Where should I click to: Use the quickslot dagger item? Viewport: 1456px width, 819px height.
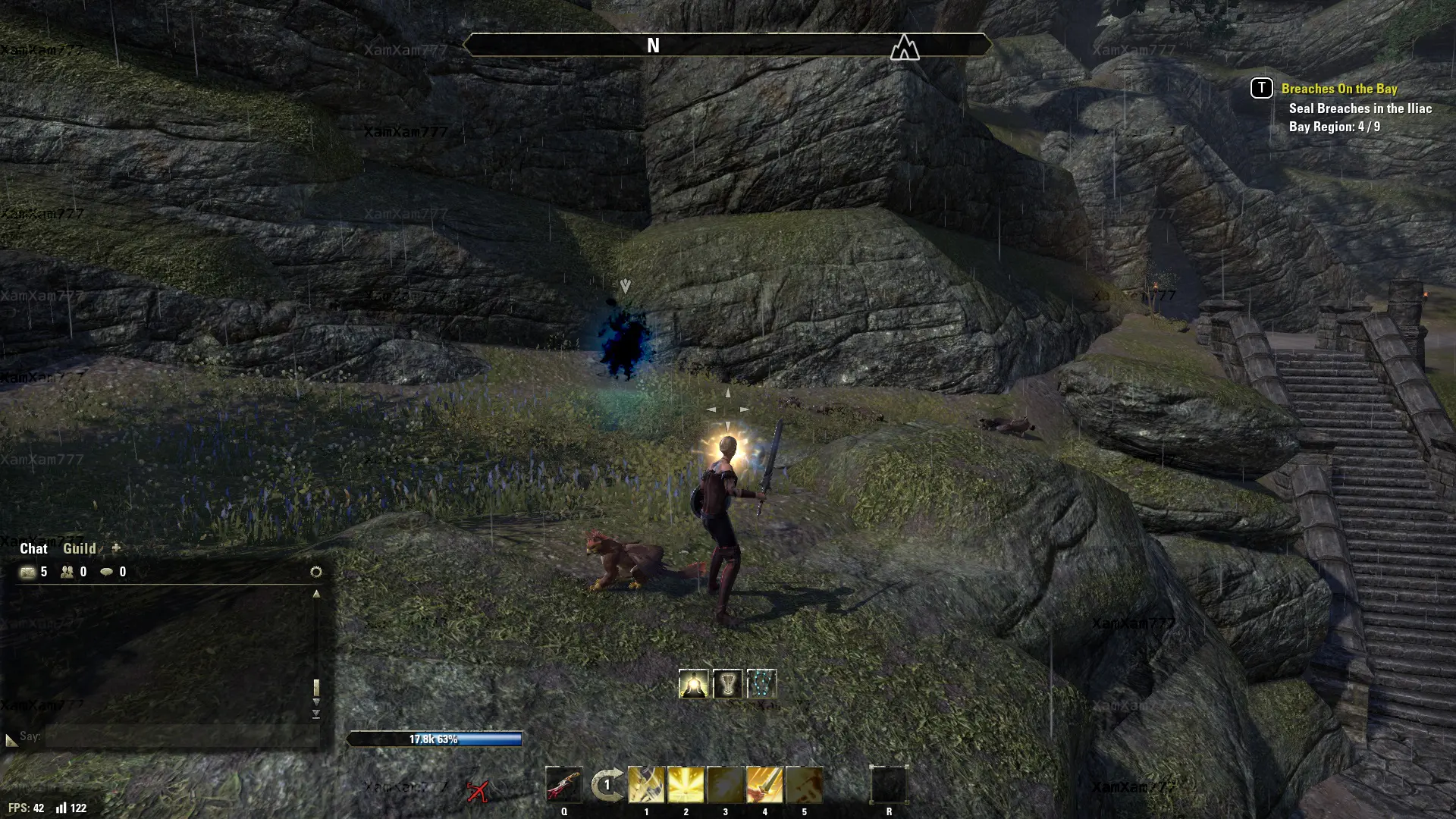[x=563, y=785]
